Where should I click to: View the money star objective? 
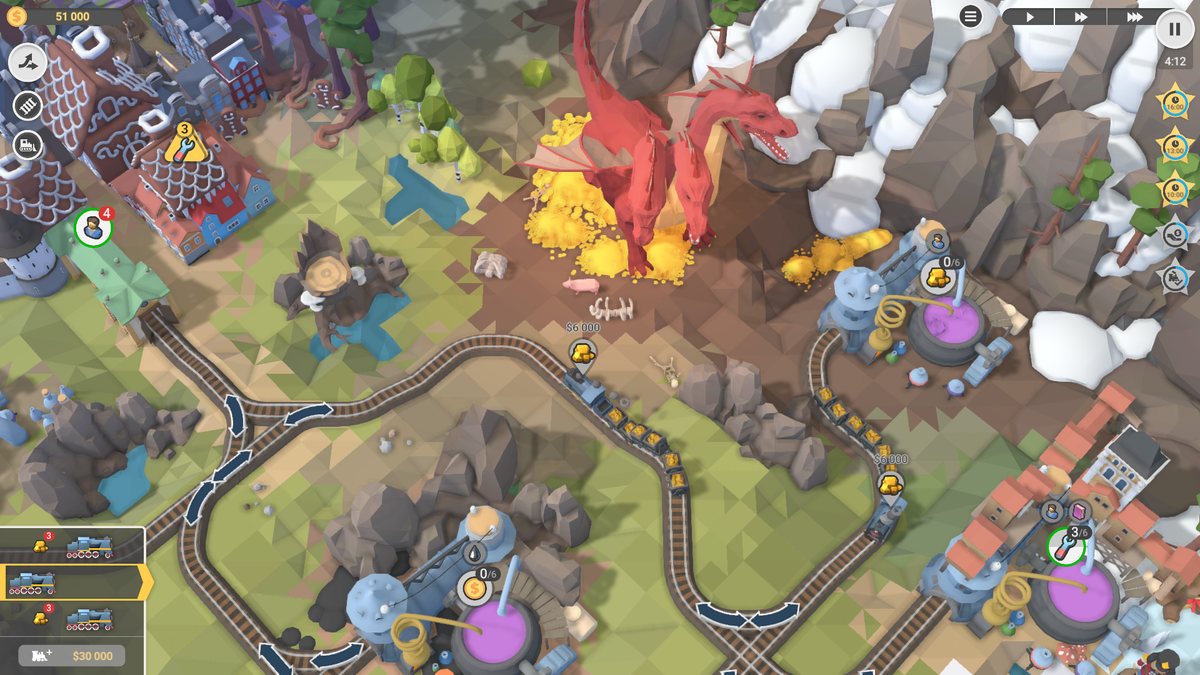[1175, 234]
